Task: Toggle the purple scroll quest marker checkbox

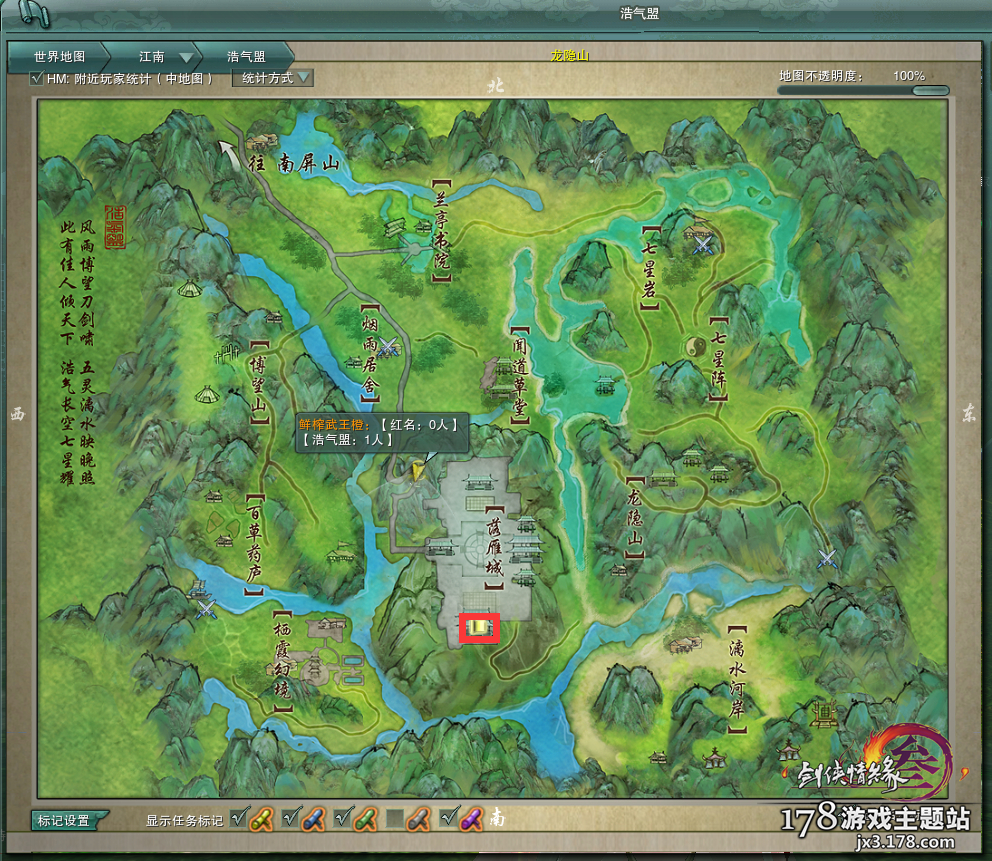Action: [448, 819]
